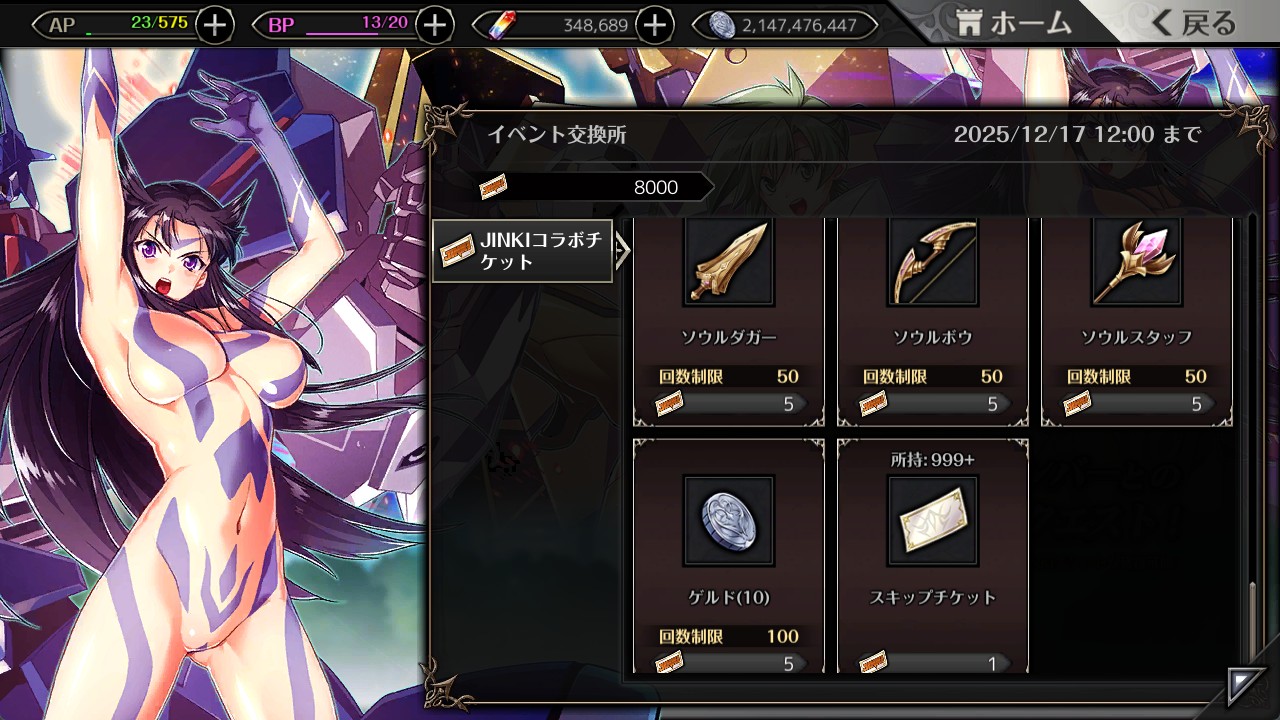Viewport: 1280px width, 720px height.
Task: Select the JINKIコラボチケット tab
Action: tap(522, 251)
